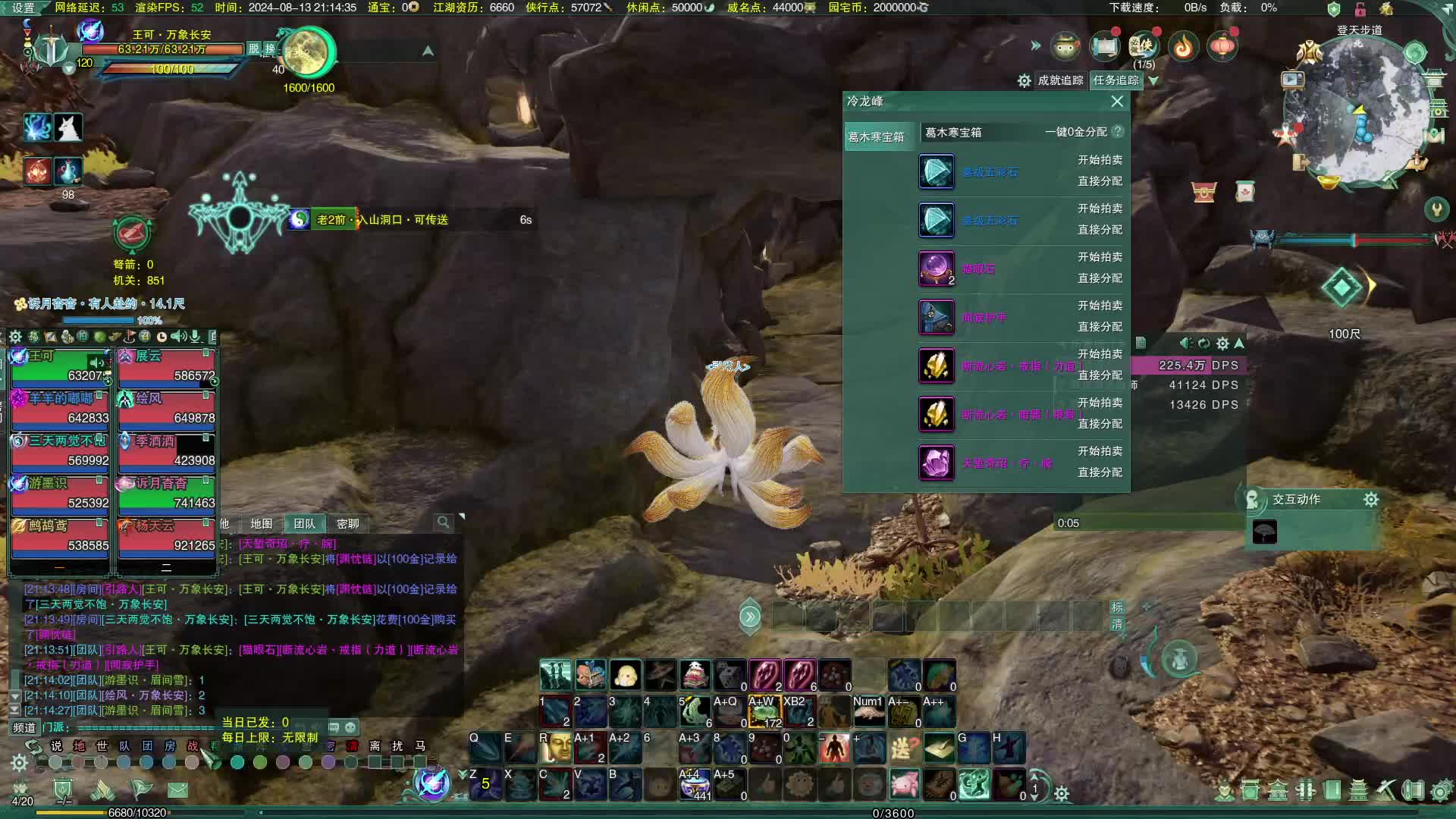The height and width of the screenshot is (819, 1456).
Task: Select the 葛木寒宝箱 tab in loot window
Action: [877, 137]
